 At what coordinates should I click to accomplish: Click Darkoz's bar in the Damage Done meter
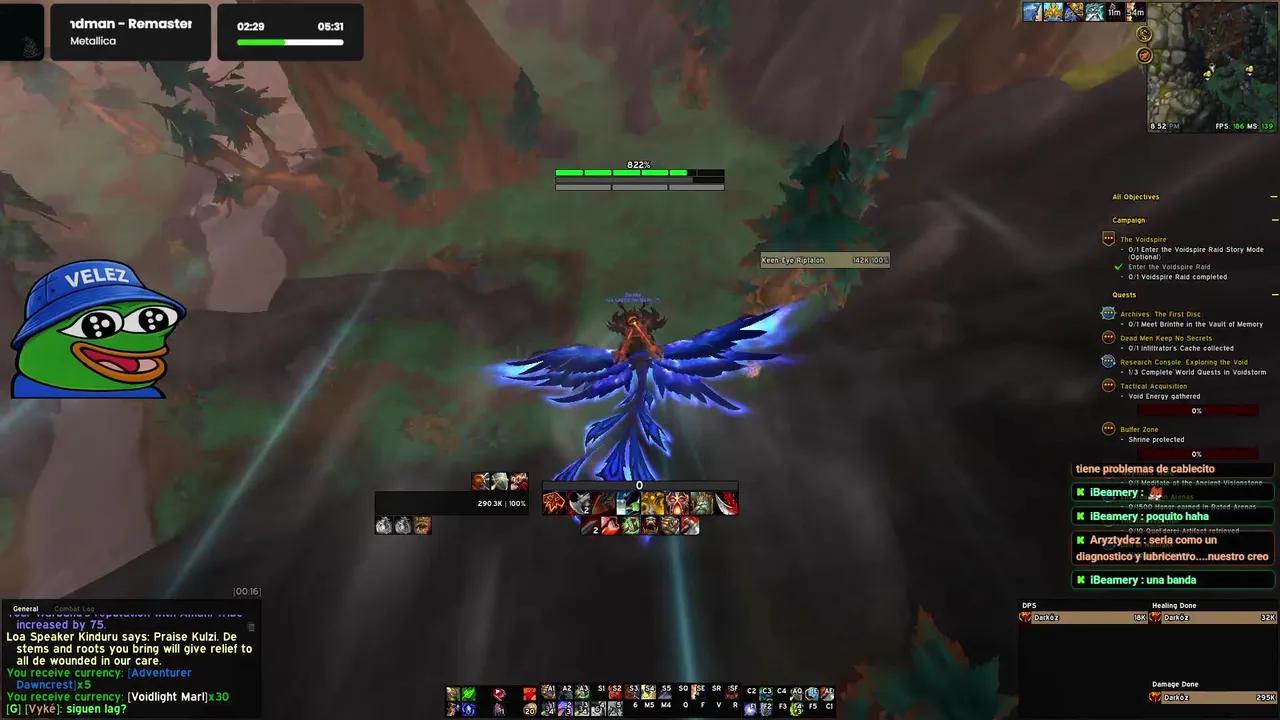(1200, 697)
